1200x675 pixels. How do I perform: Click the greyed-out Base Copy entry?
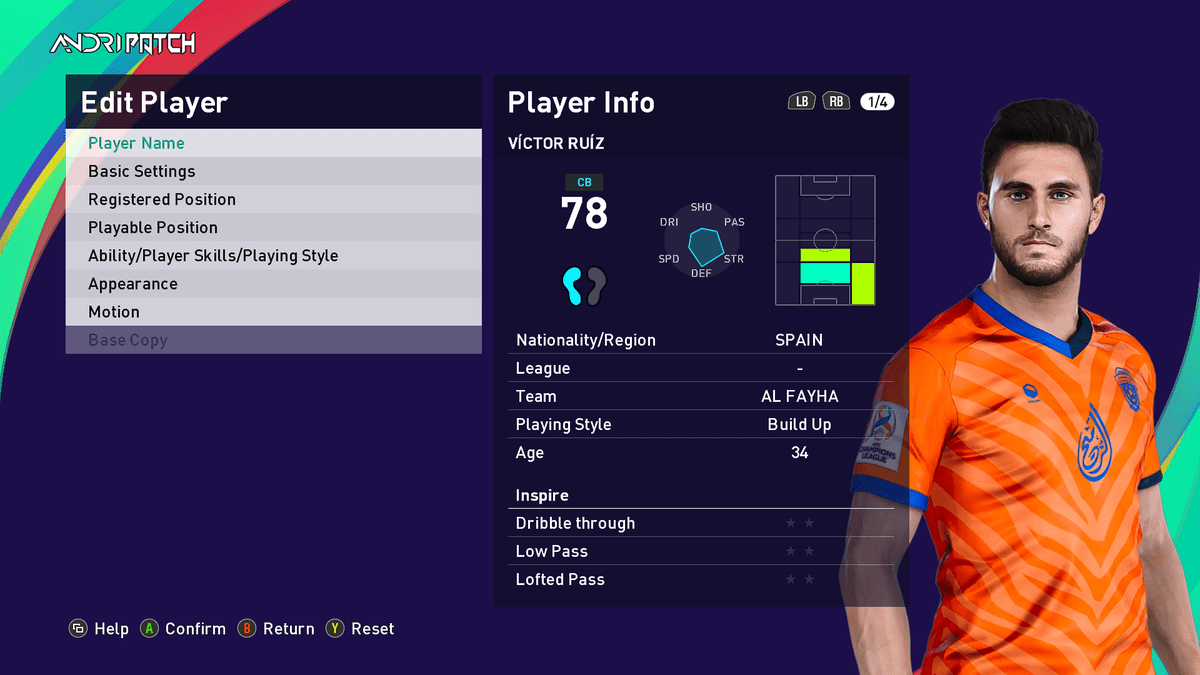(273, 340)
